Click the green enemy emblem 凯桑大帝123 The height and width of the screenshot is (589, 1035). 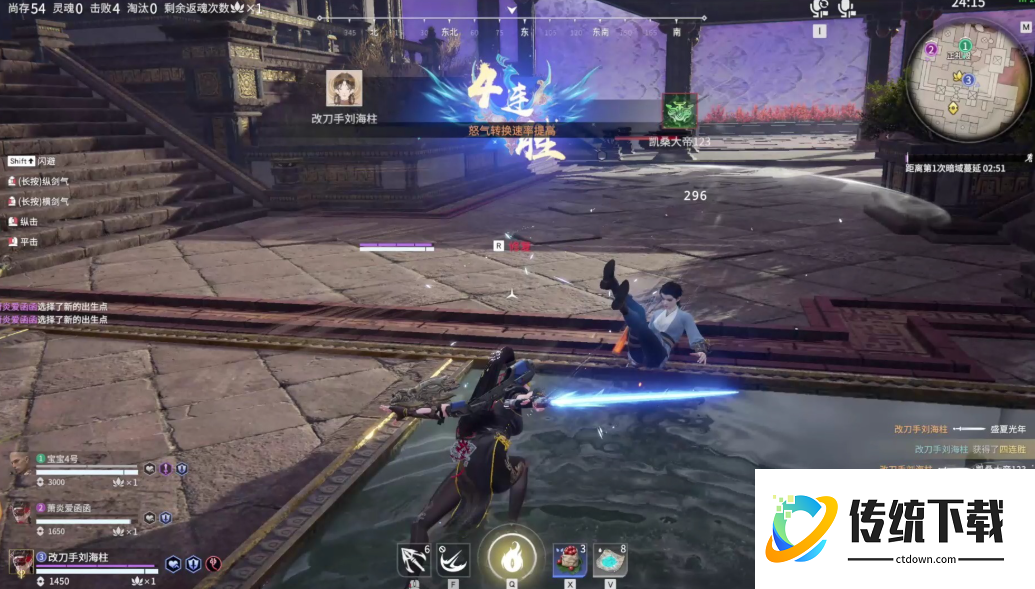[x=680, y=111]
